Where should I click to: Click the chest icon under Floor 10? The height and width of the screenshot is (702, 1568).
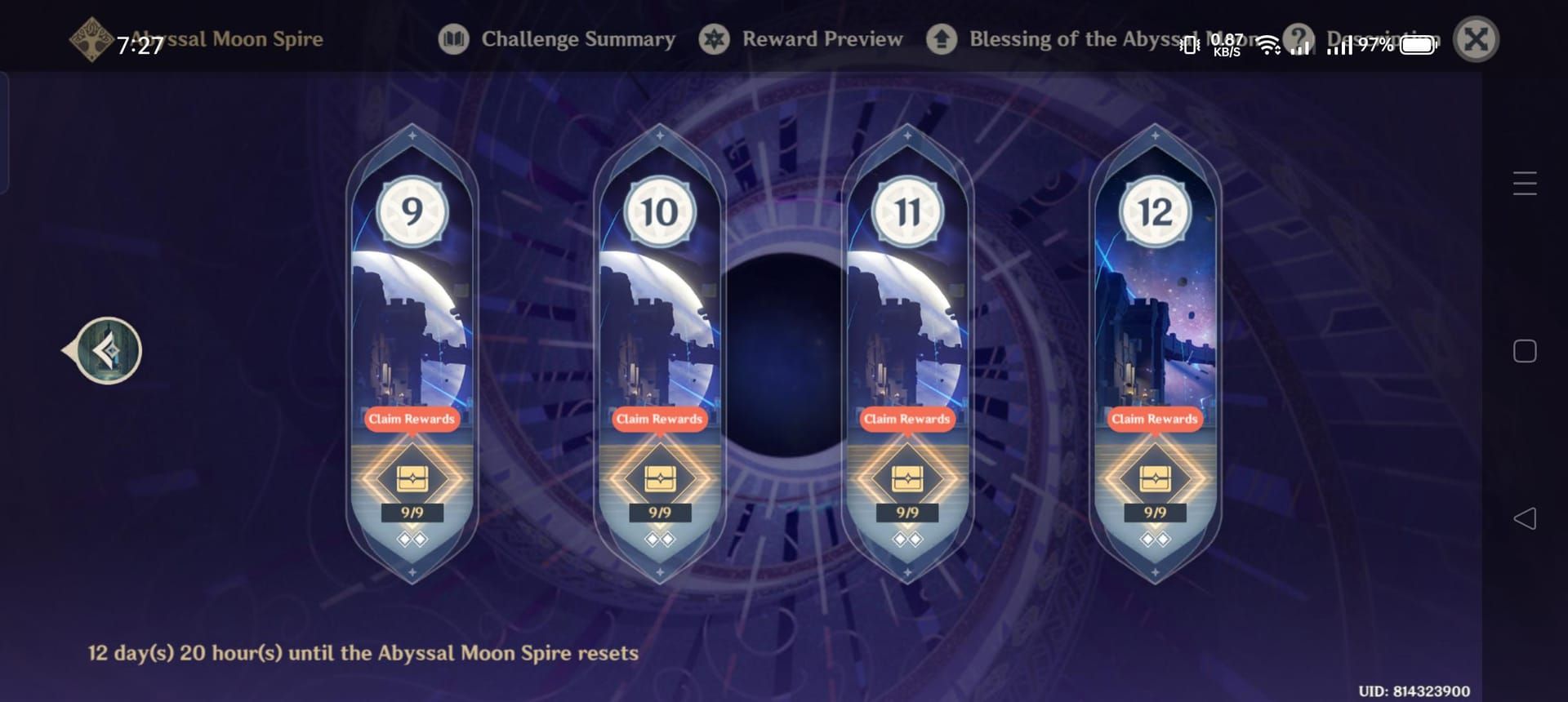coord(661,478)
